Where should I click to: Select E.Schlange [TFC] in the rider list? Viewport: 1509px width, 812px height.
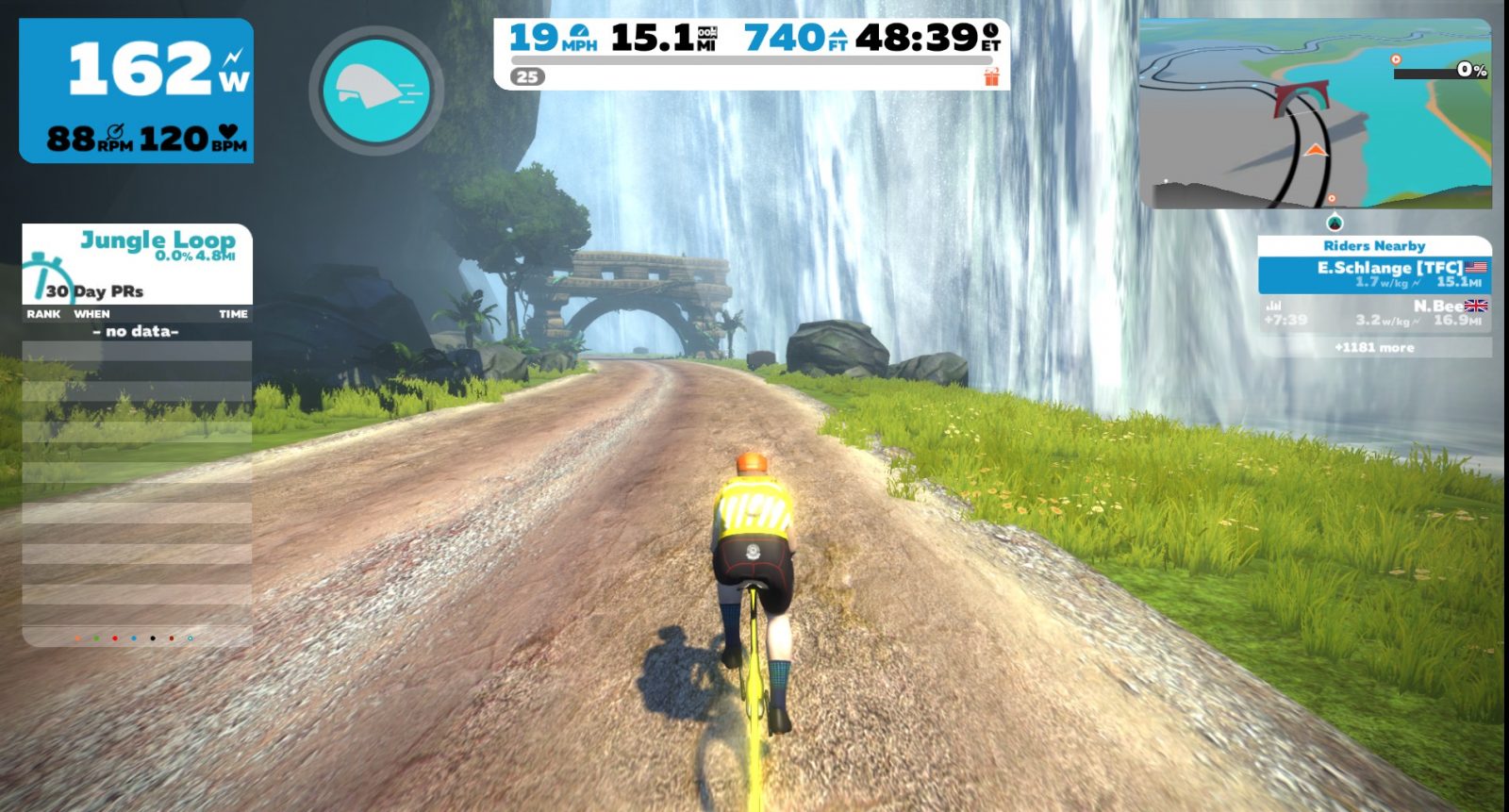(1374, 274)
